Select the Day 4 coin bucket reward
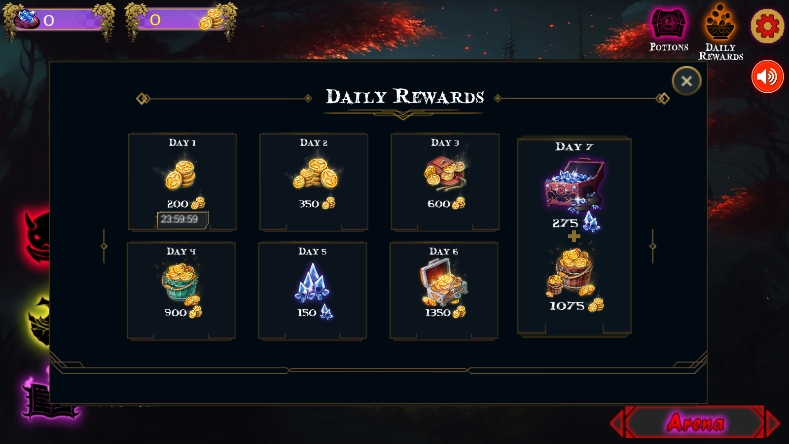 pyautogui.click(x=181, y=289)
